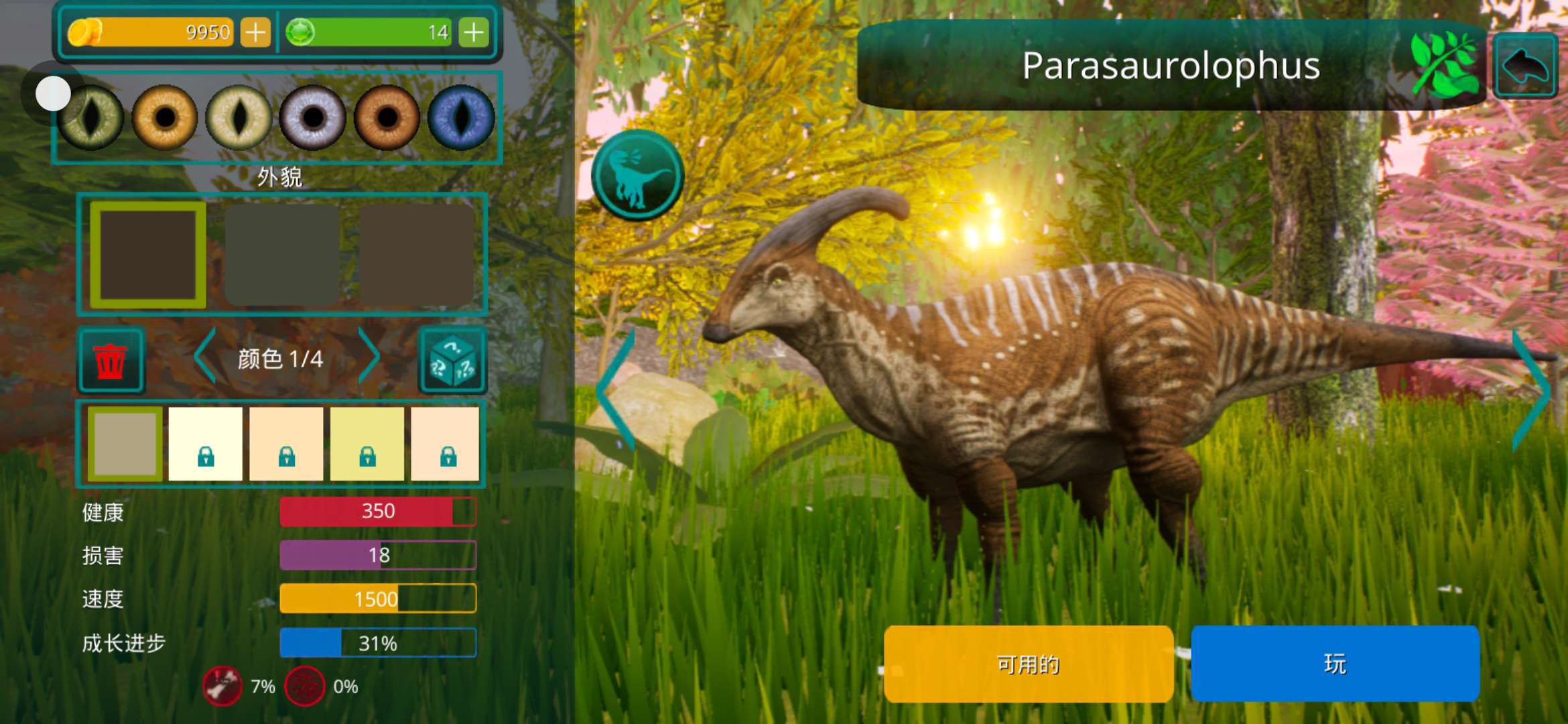Viewport: 1568px width, 724px height.
Task: Show the next dinosaur with right arrow
Action: (1530, 390)
